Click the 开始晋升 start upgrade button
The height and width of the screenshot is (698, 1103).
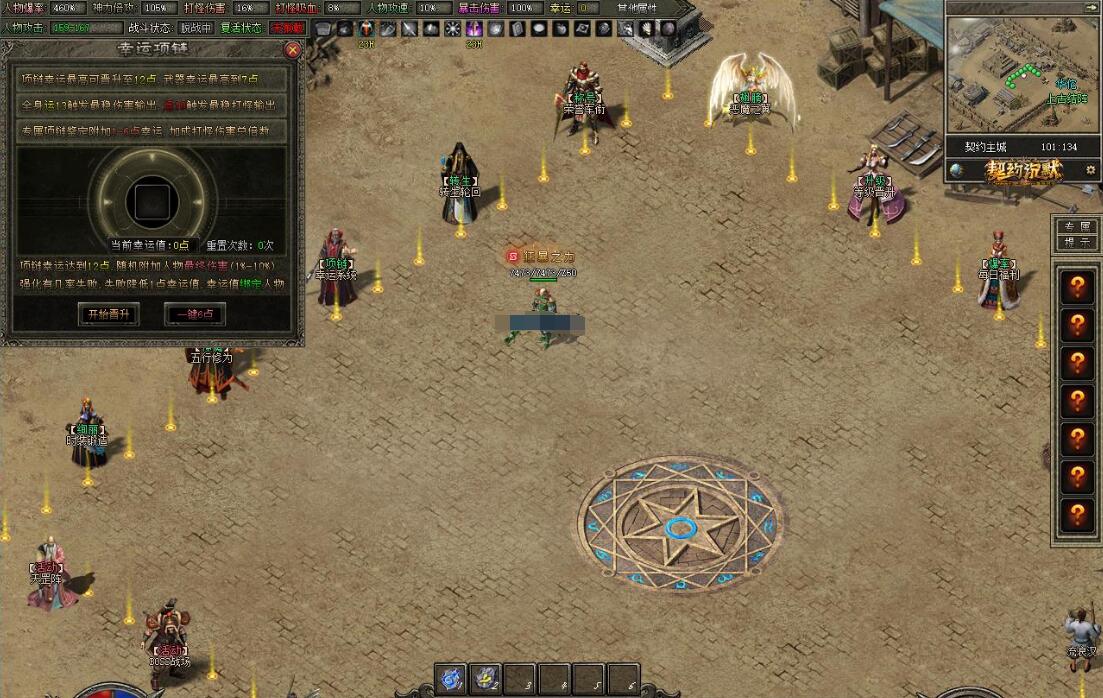pos(109,314)
